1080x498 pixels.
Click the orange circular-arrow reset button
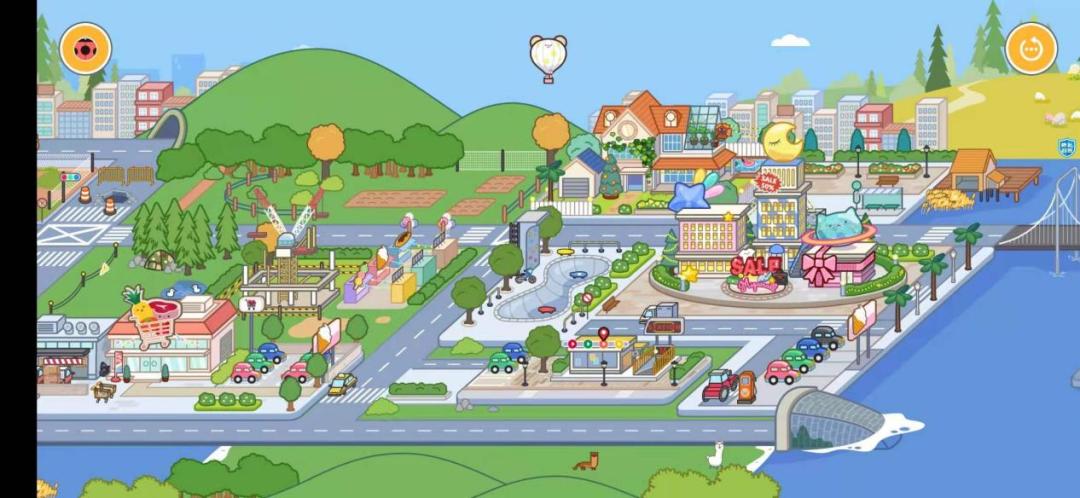point(1031,48)
